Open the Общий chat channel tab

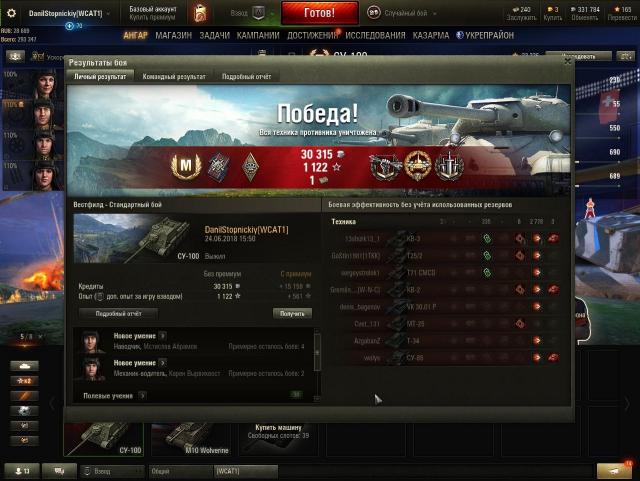pos(177,470)
